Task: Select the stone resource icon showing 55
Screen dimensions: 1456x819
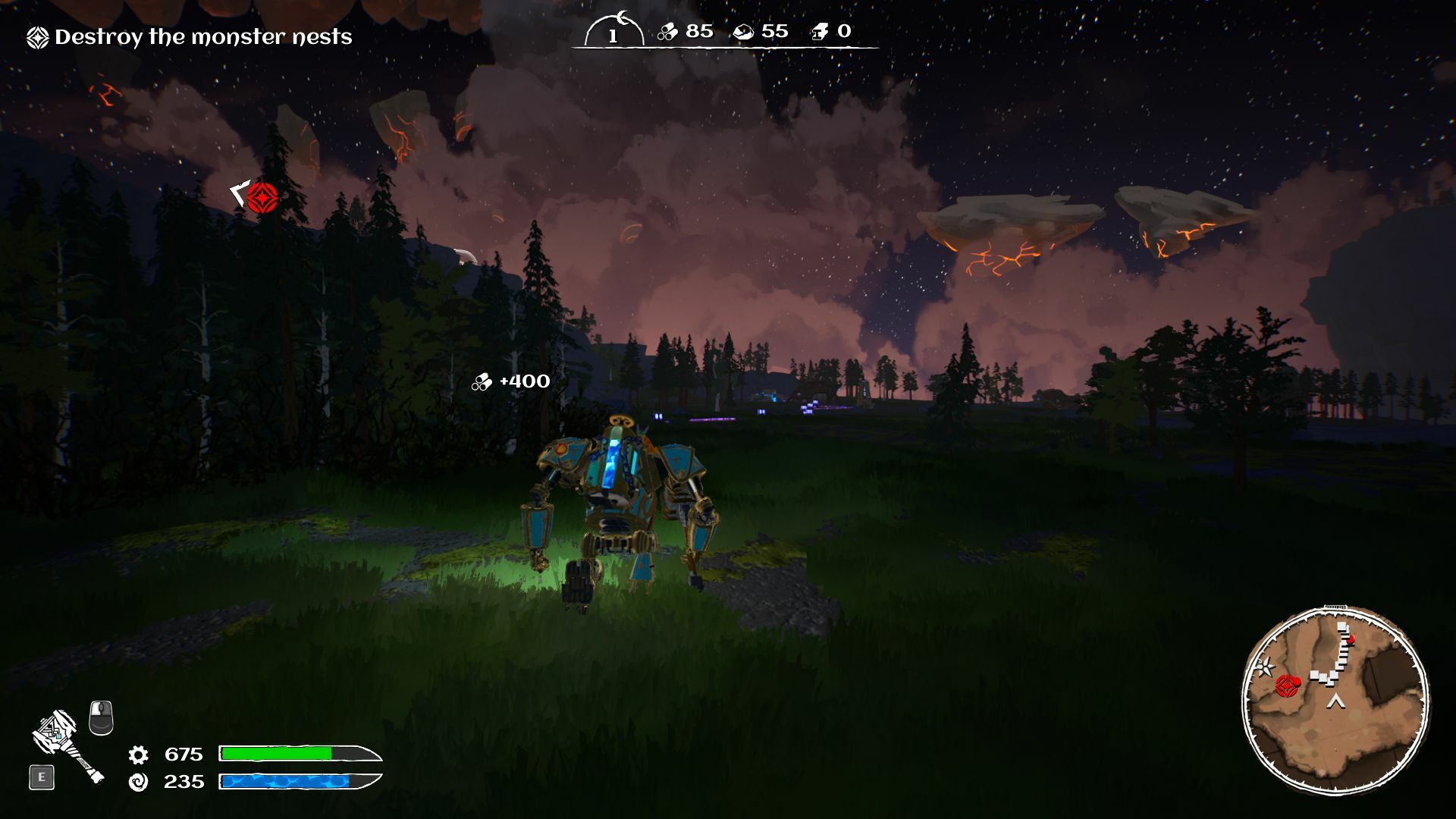Action: click(744, 32)
